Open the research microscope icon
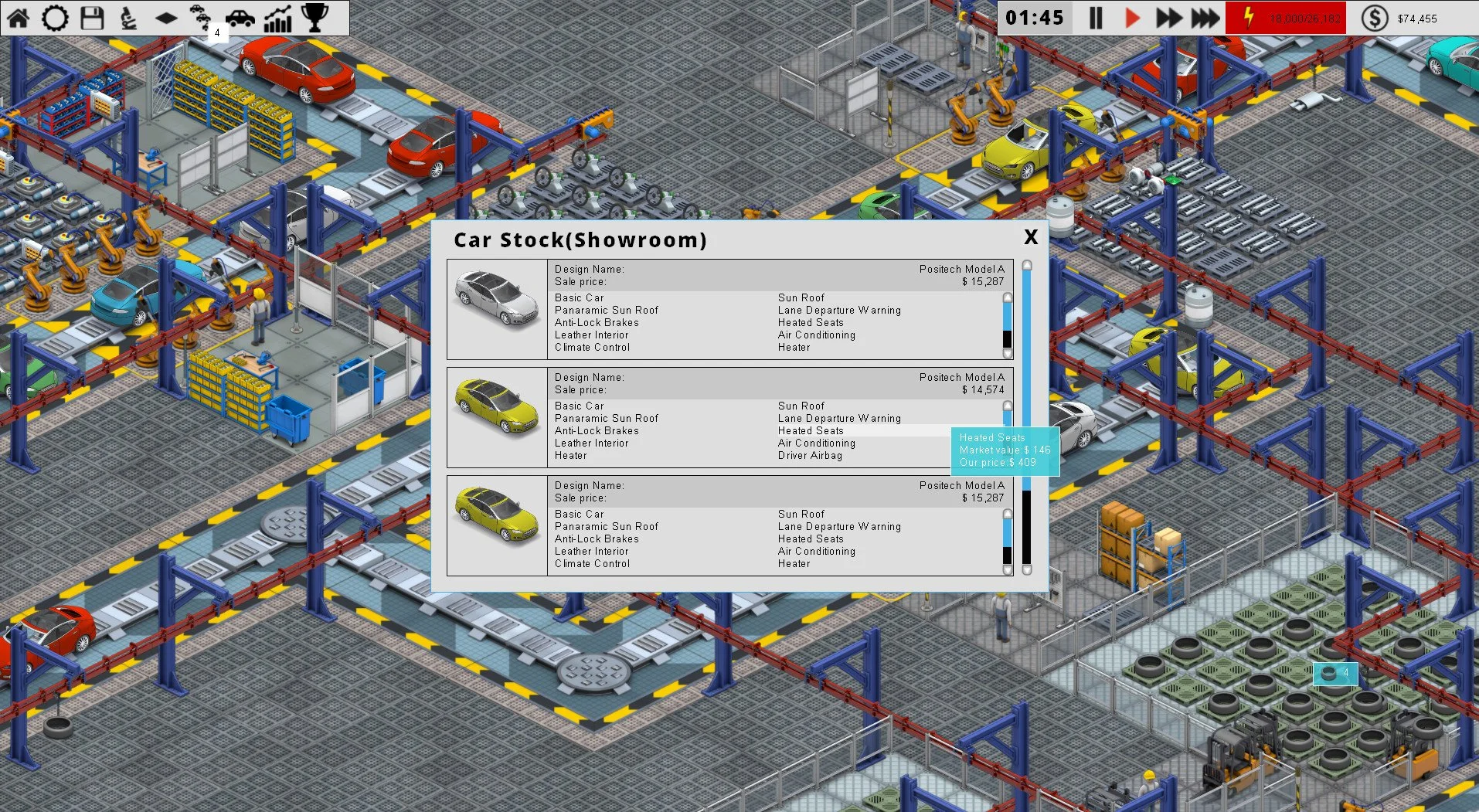Image resolution: width=1479 pixels, height=812 pixels. pos(128,17)
